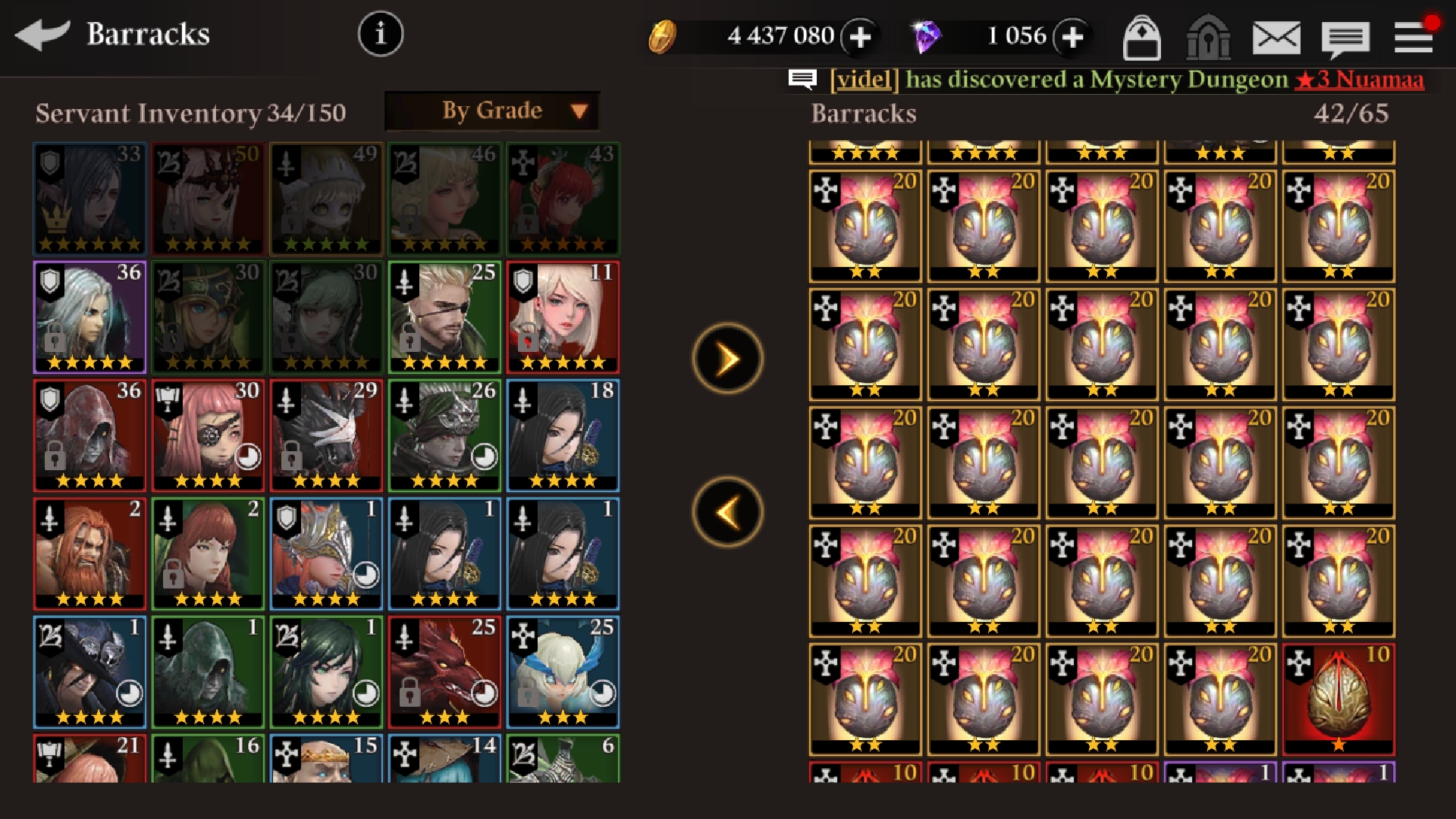Tap the plus button beside gold amount
The width and height of the screenshot is (1456, 819).
(x=858, y=35)
